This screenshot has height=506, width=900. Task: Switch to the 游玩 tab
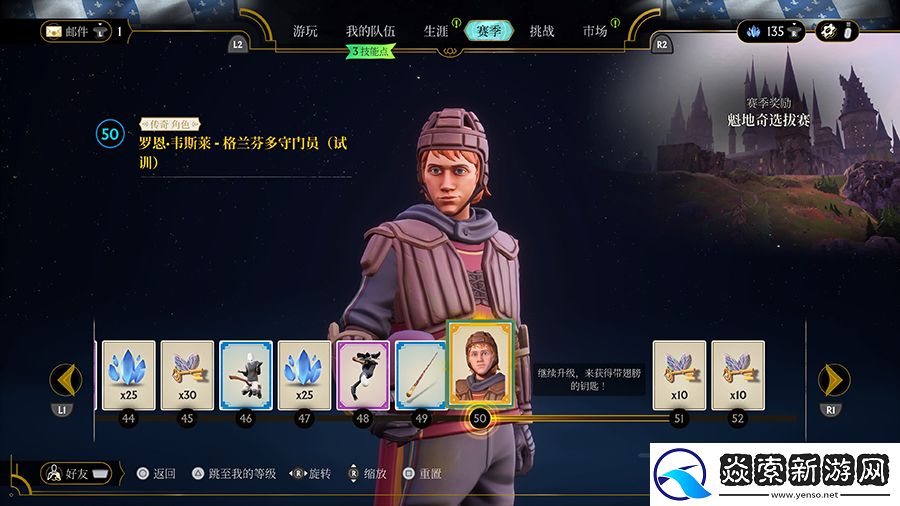tap(305, 31)
